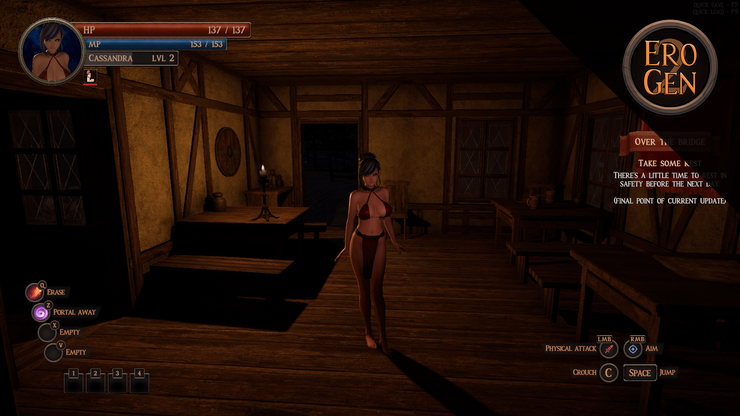Open the Over the Bridge quest tracker
740x416 pixels.
[668, 142]
